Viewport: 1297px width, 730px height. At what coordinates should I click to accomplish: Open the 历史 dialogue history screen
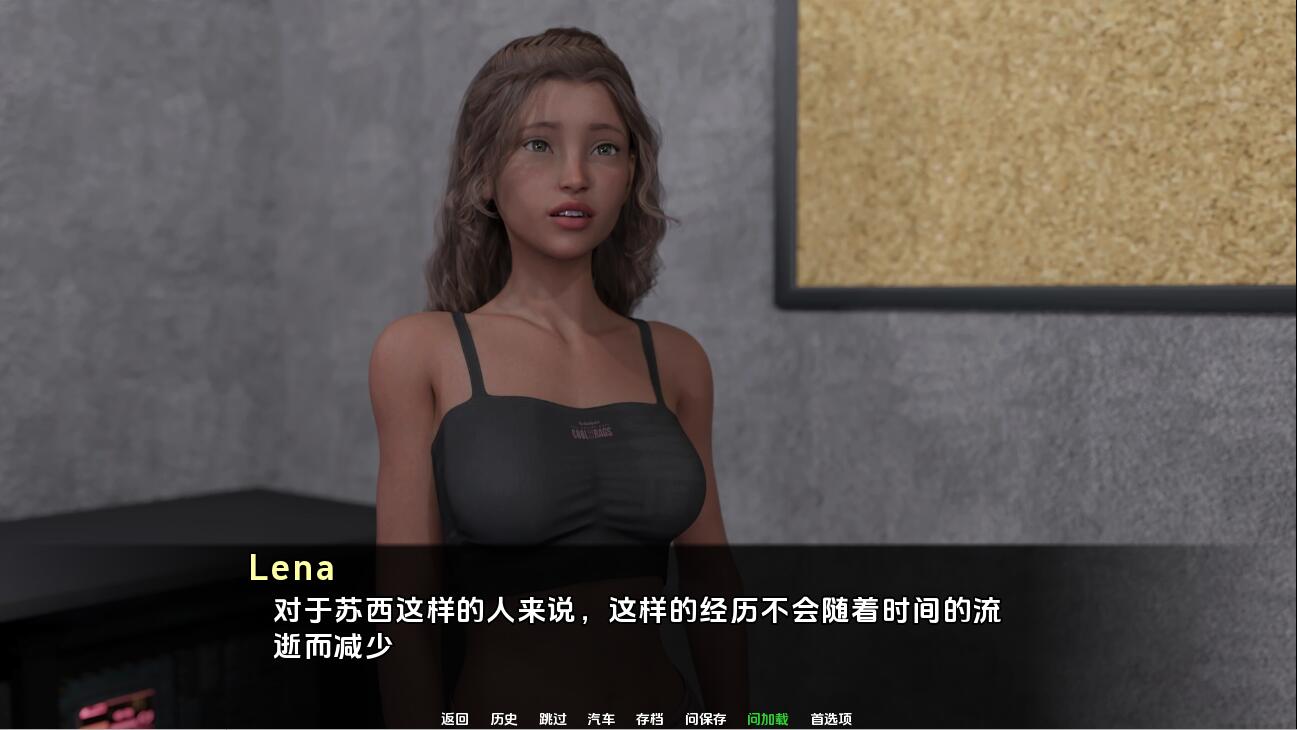click(x=503, y=718)
